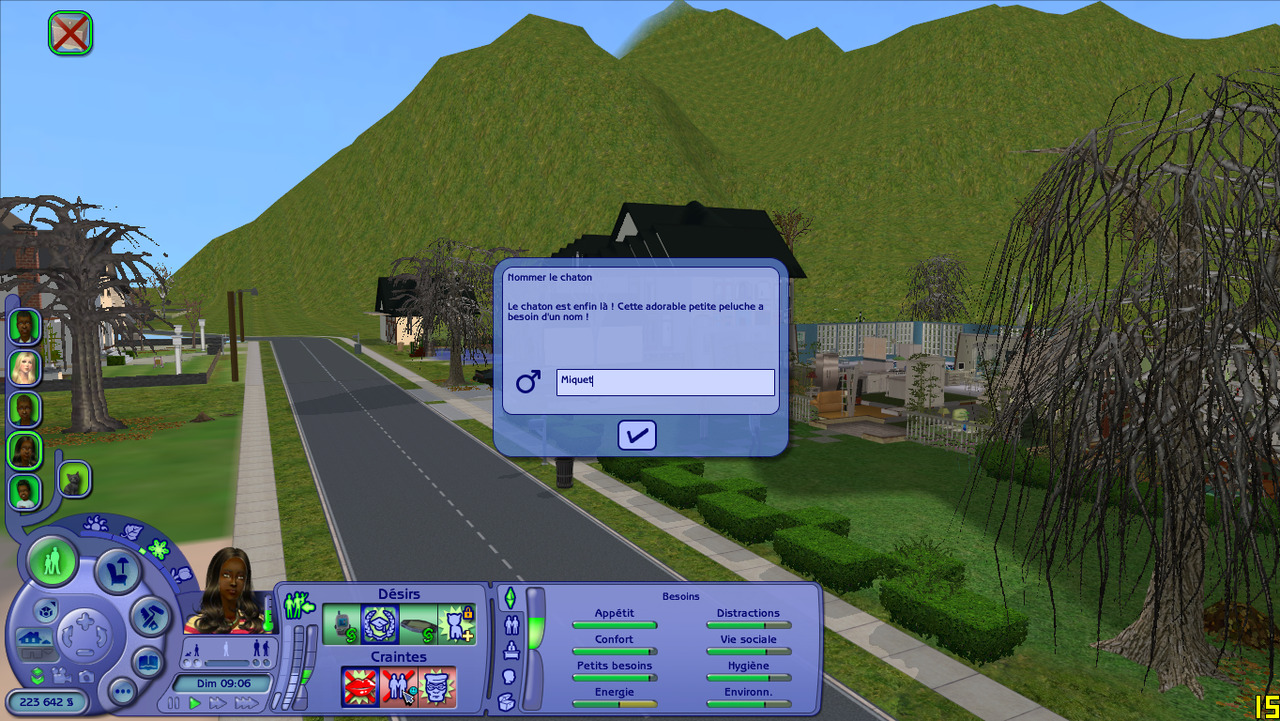
Task: Open Build mode with the saw and roller icon
Action: tap(150, 616)
